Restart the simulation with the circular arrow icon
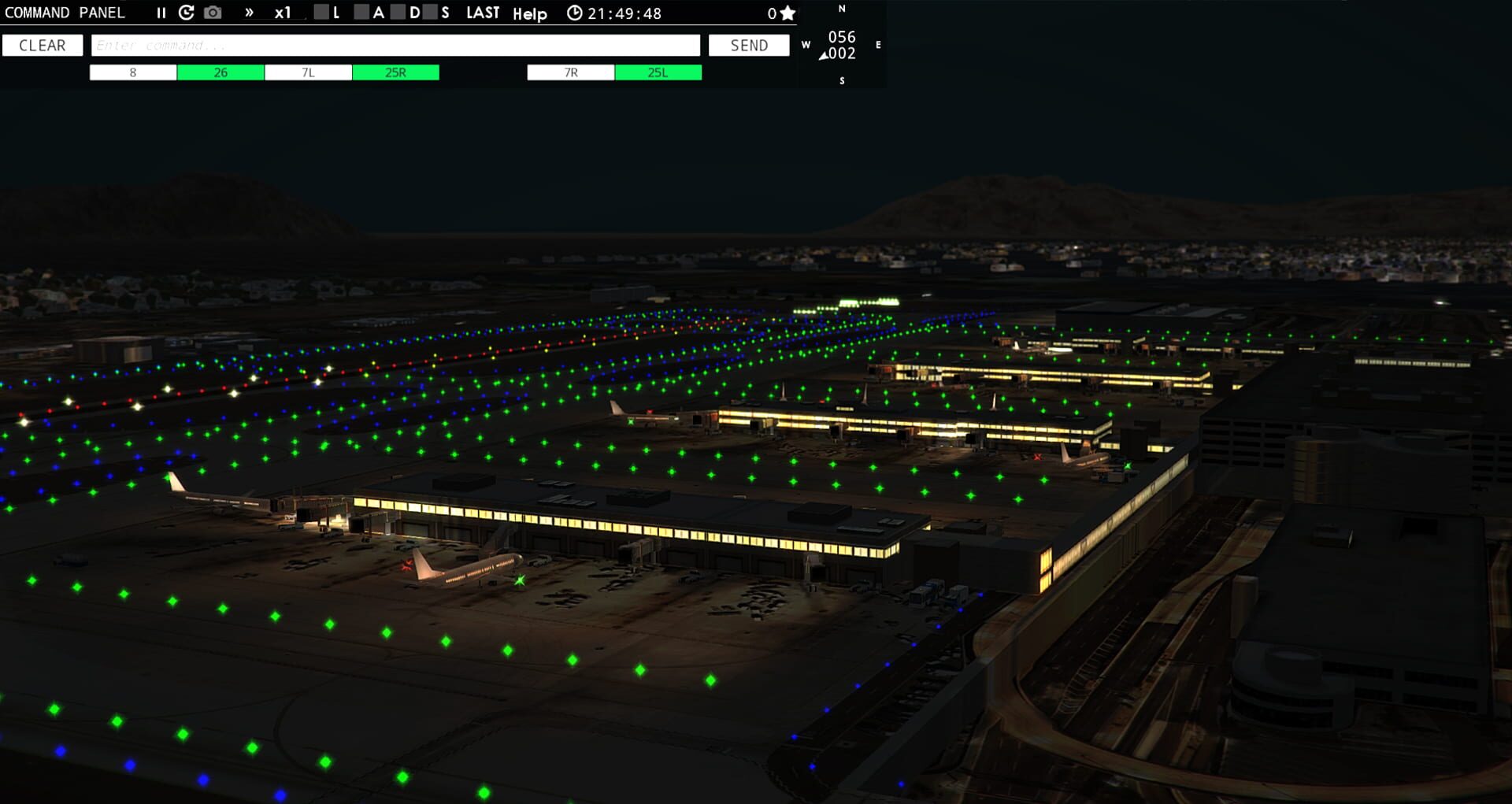Viewport: 1512px width, 804px height. 187,13
